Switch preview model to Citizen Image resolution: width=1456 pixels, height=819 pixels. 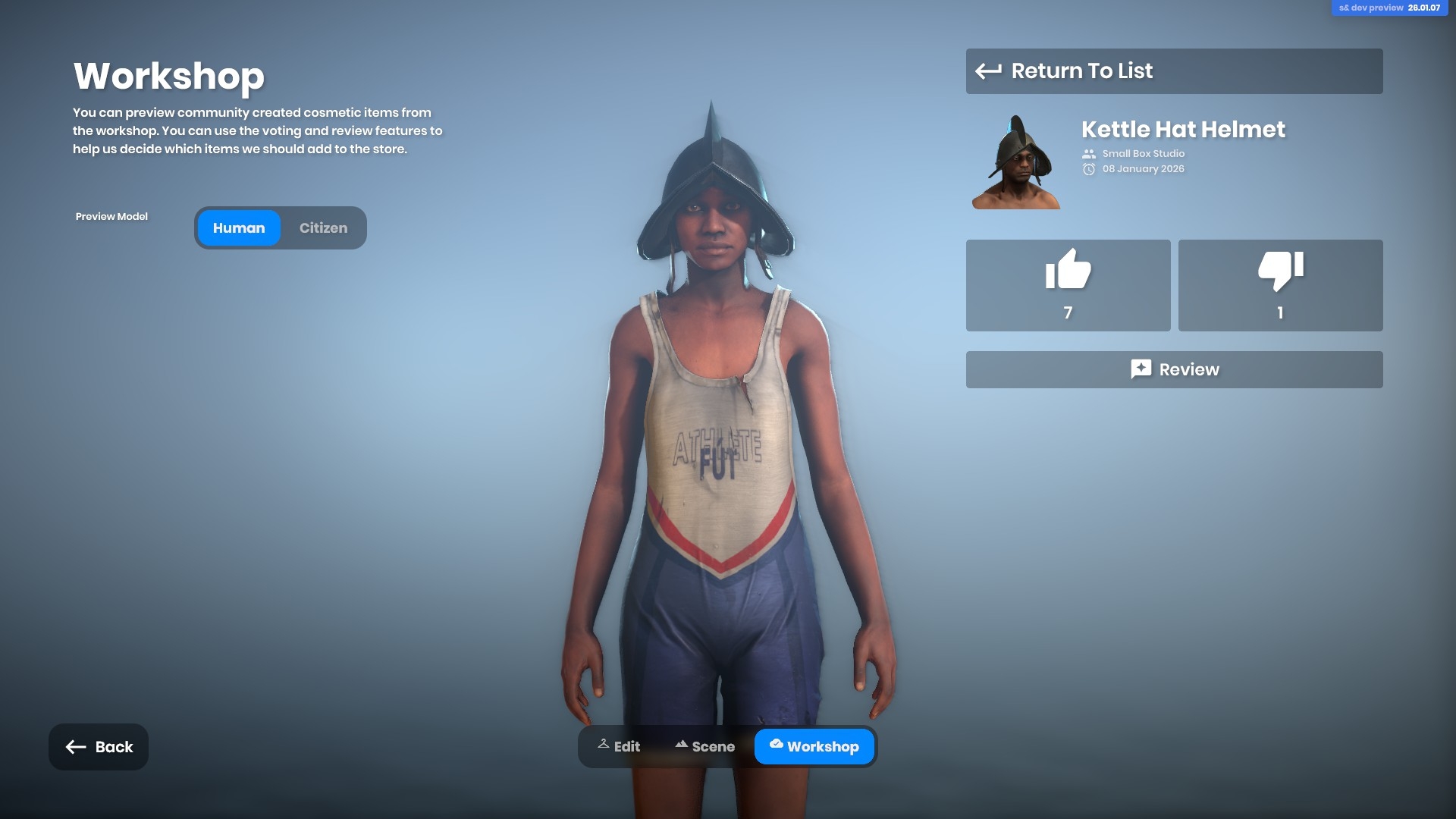click(323, 228)
